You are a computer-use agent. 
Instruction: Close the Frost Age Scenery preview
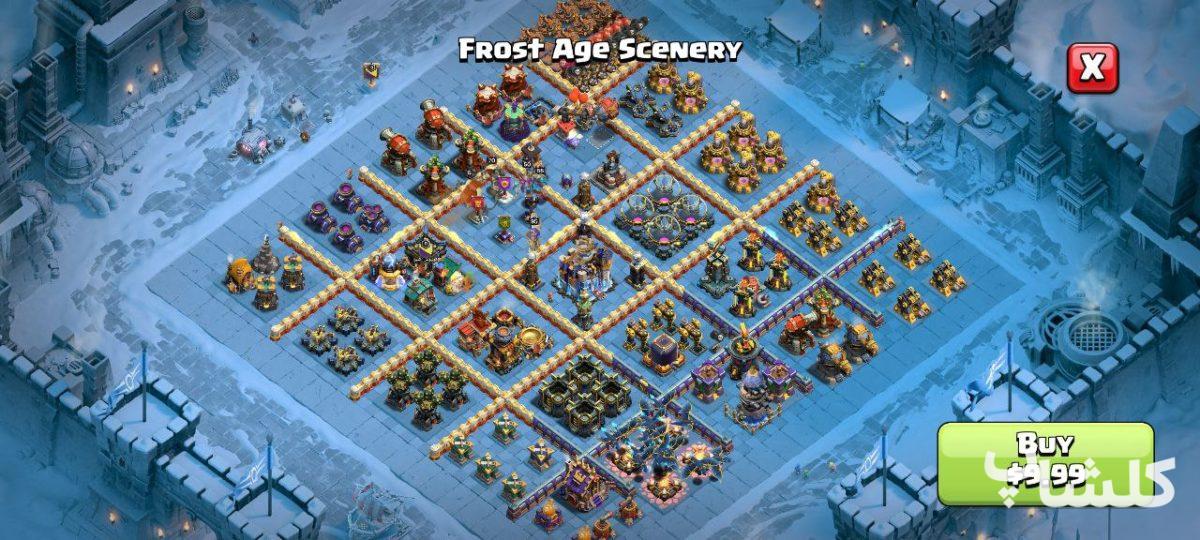1092,68
